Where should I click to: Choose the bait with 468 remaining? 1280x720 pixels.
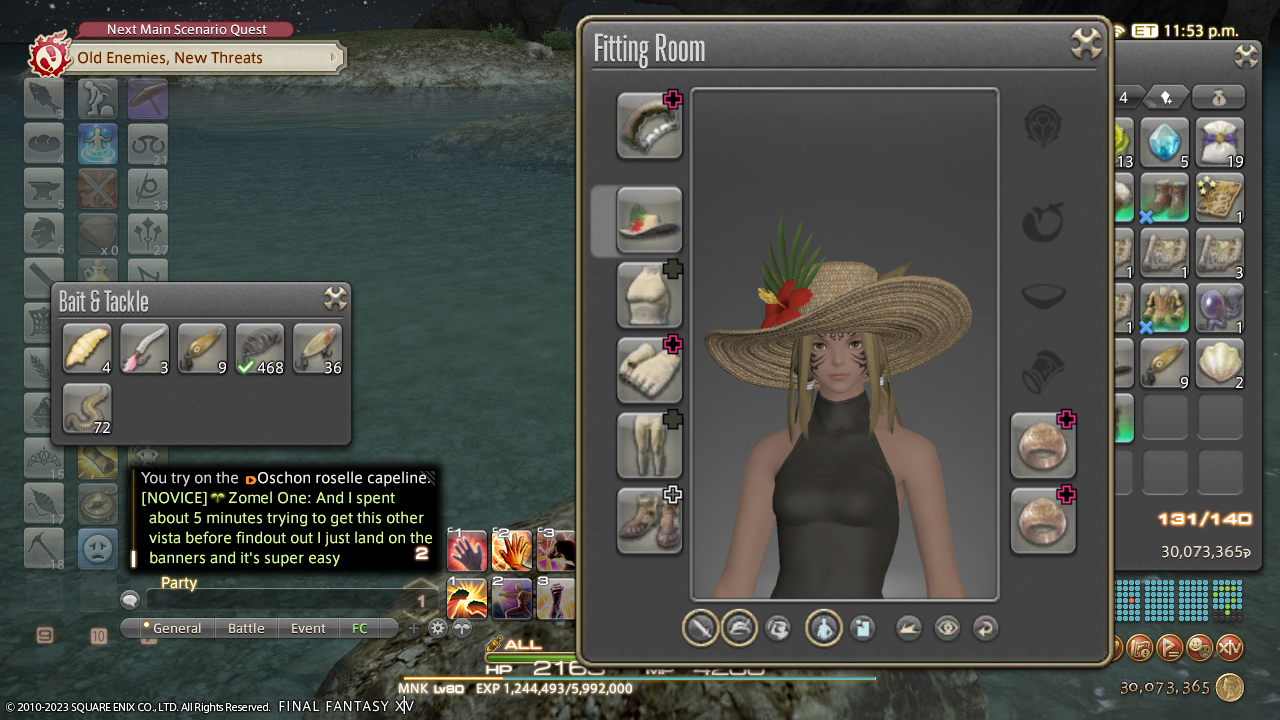(260, 349)
